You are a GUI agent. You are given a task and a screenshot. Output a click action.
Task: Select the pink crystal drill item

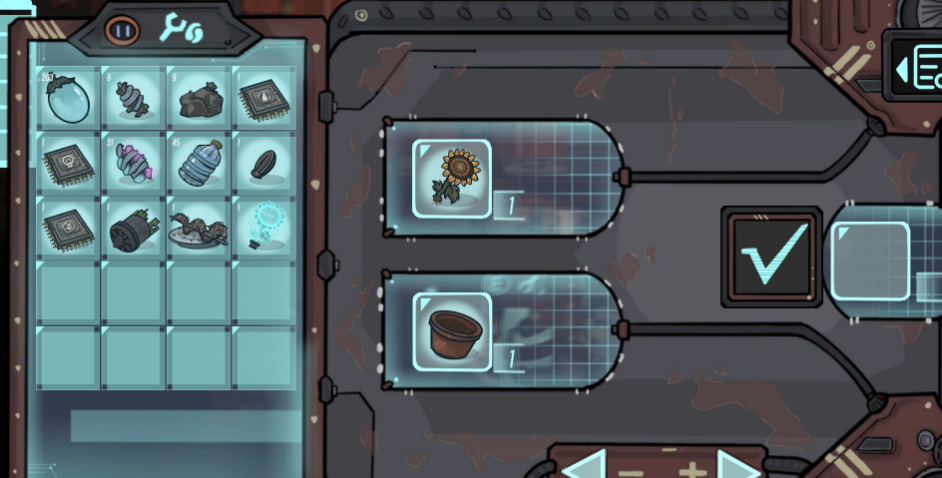tap(134, 163)
